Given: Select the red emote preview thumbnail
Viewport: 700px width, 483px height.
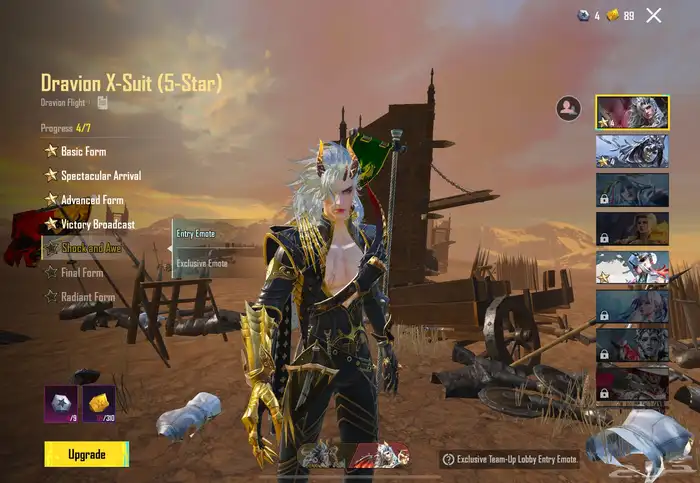Looking at the screenshot, I should tap(379, 455).
